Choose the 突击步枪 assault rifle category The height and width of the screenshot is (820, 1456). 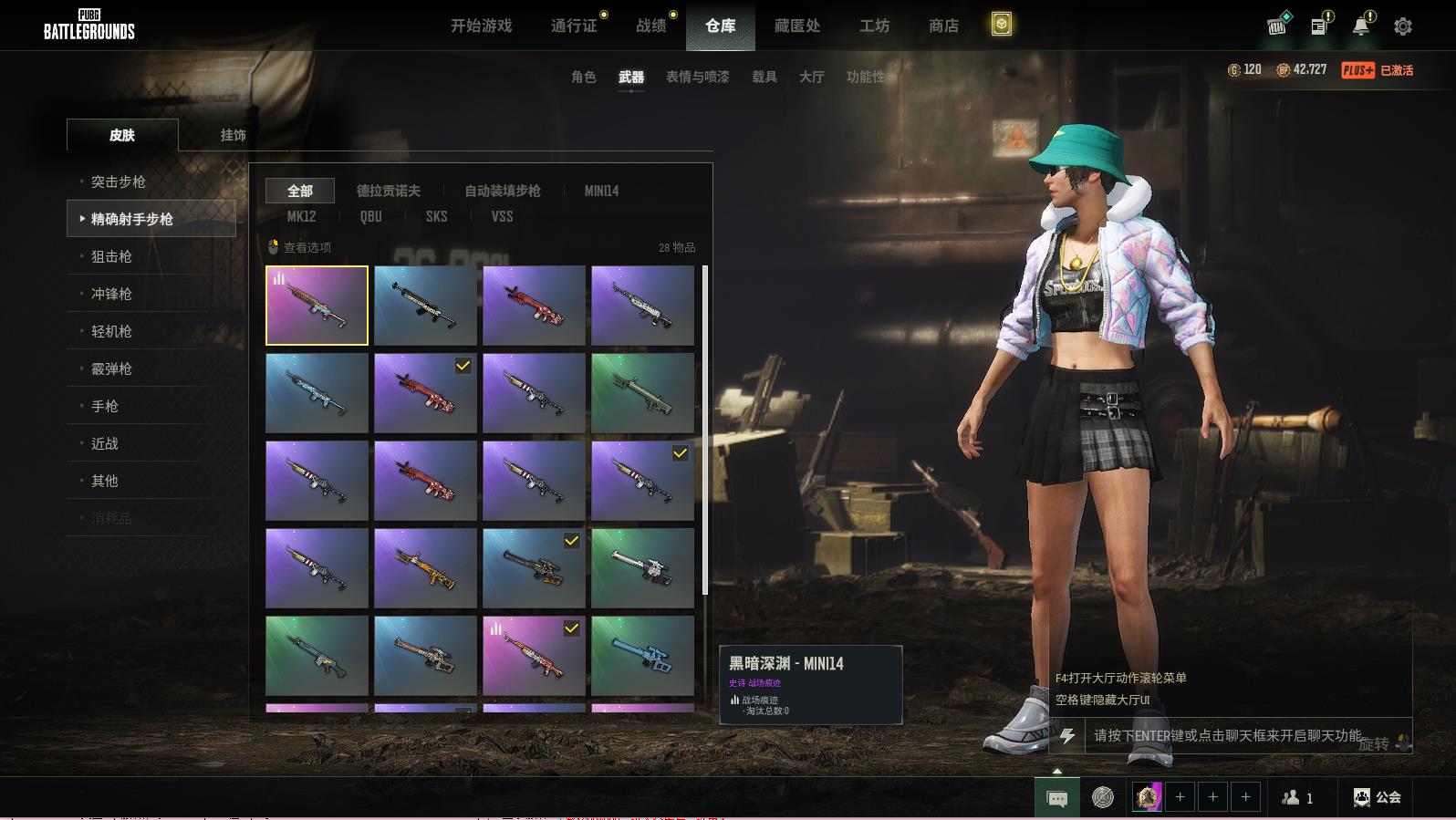click(x=119, y=182)
